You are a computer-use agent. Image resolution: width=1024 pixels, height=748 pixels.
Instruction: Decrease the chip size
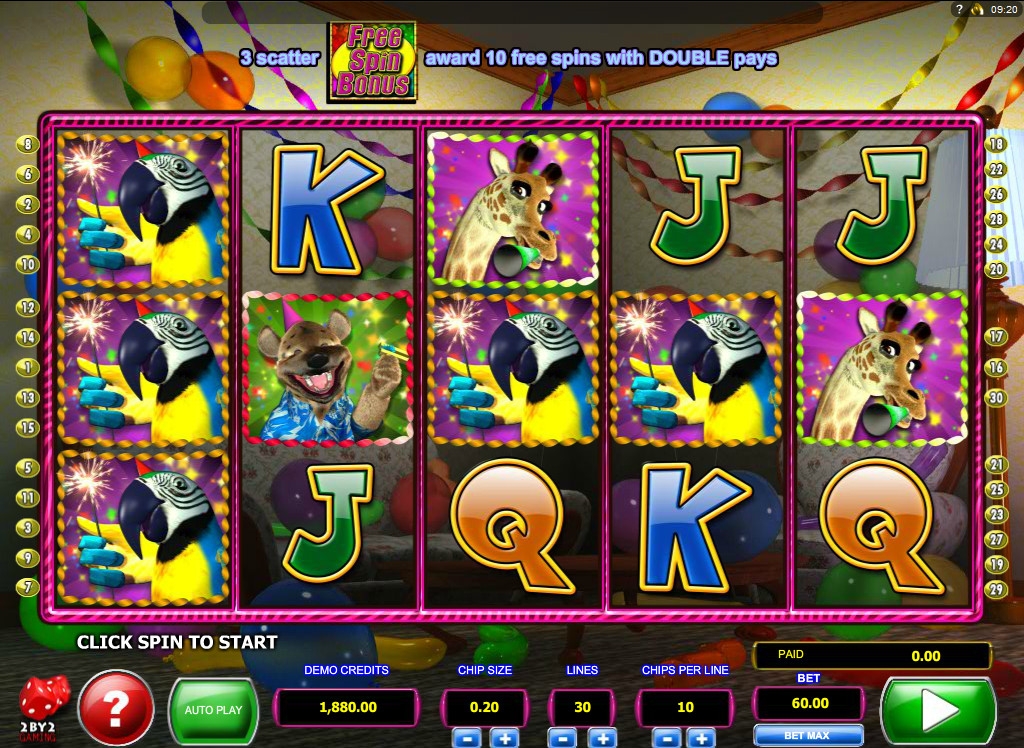click(473, 739)
